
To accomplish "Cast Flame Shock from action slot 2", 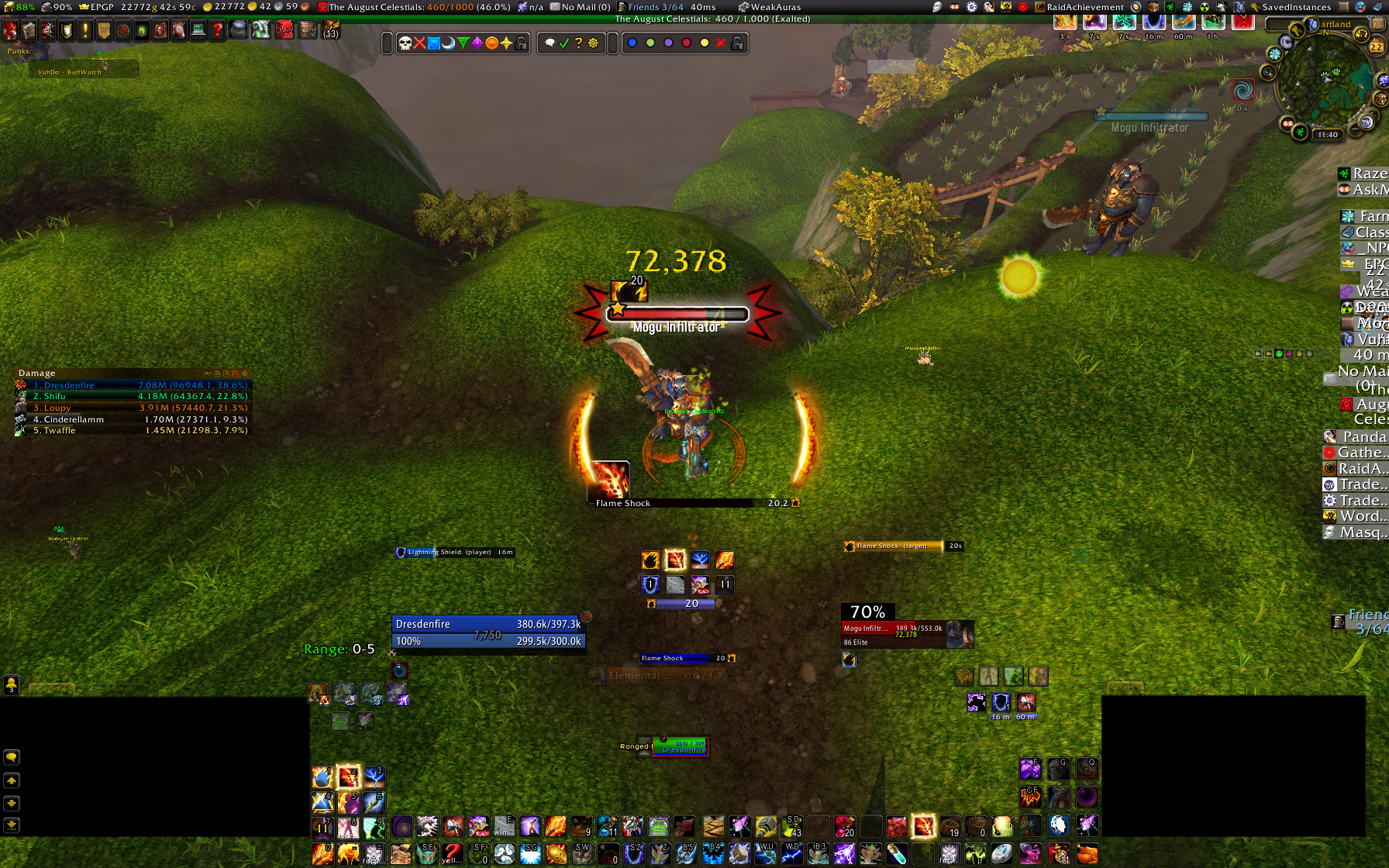I will click(348, 776).
